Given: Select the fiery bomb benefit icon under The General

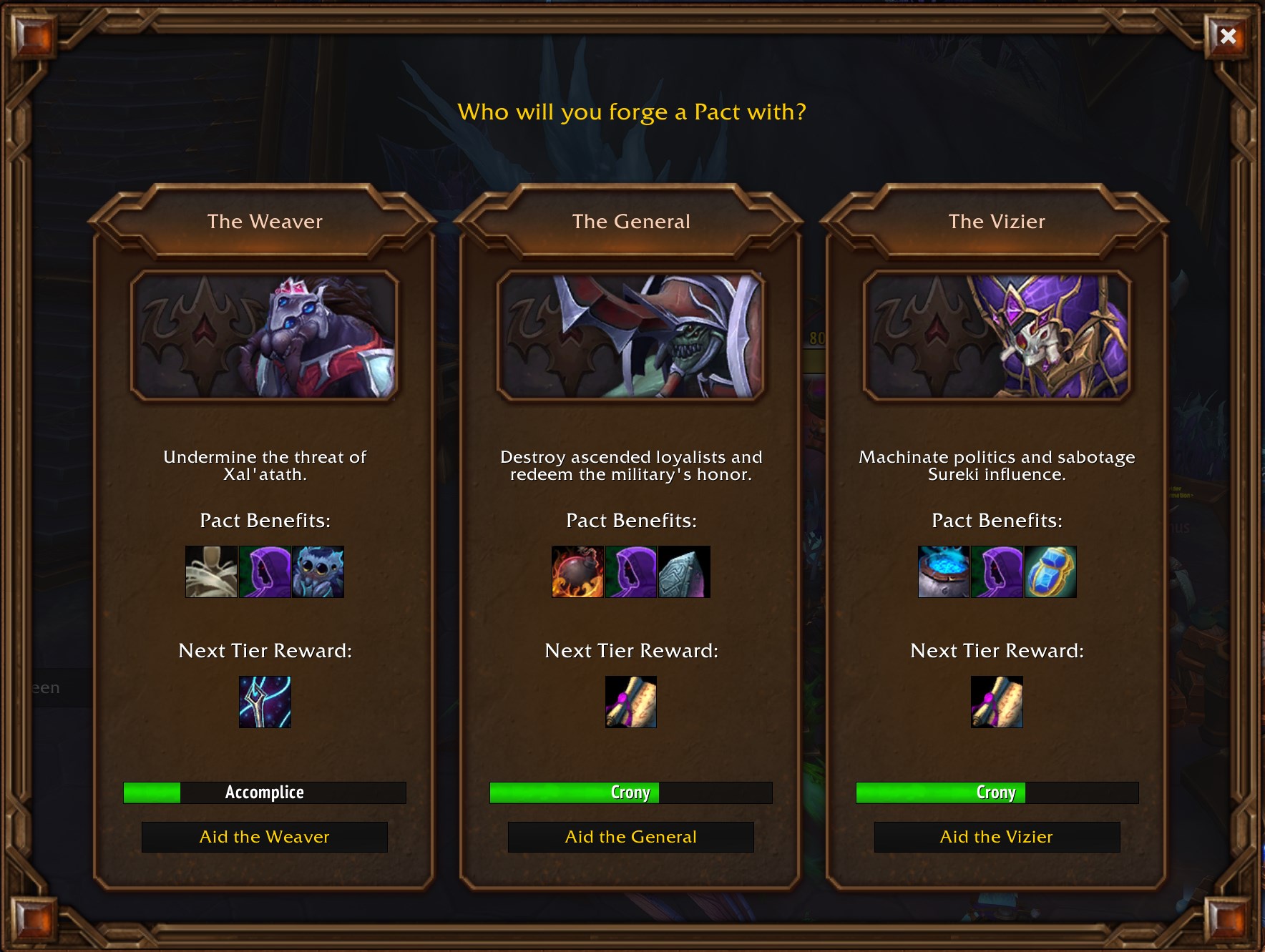Looking at the screenshot, I should 577,571.
